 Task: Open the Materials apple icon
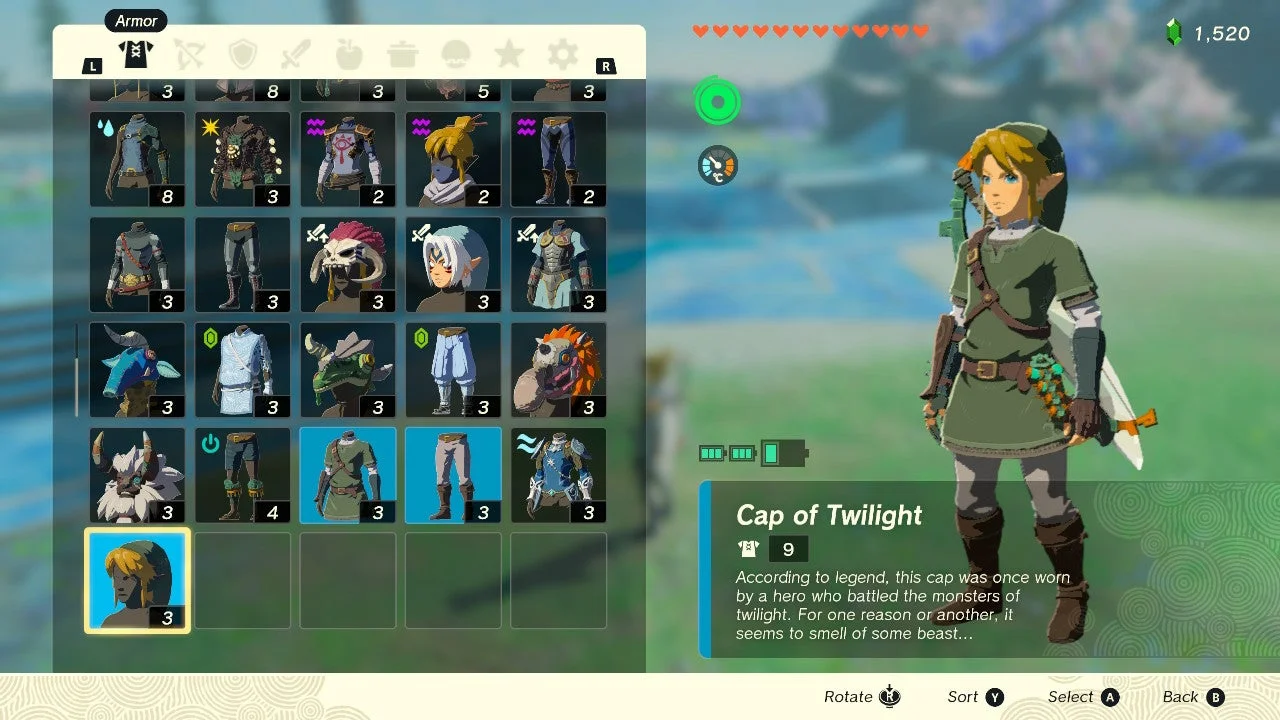(349, 54)
